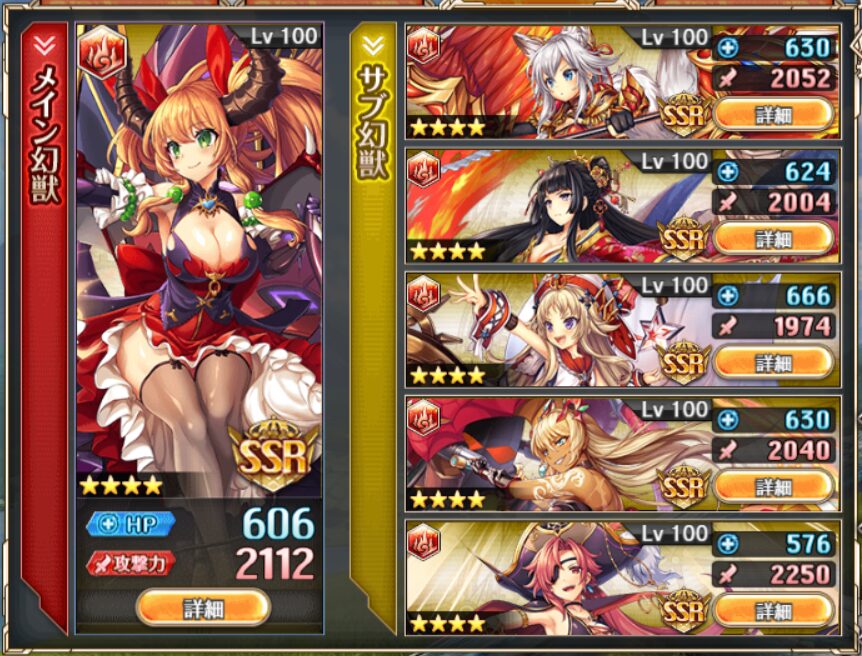862x656 pixels.
Task: Open 詳細 for the sub eidolon with 666 HP
Action: click(x=772, y=361)
